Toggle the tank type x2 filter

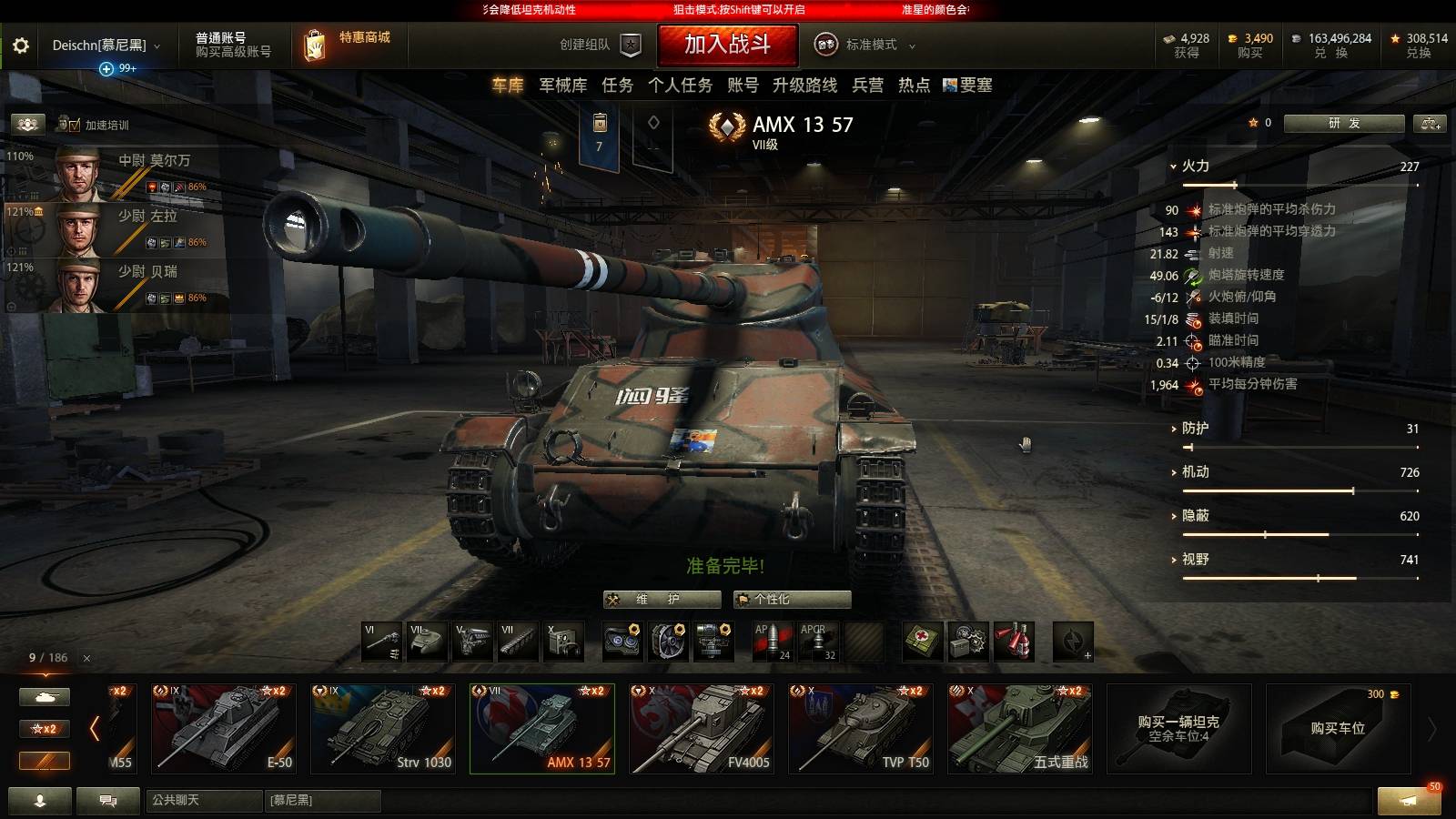point(44,696)
